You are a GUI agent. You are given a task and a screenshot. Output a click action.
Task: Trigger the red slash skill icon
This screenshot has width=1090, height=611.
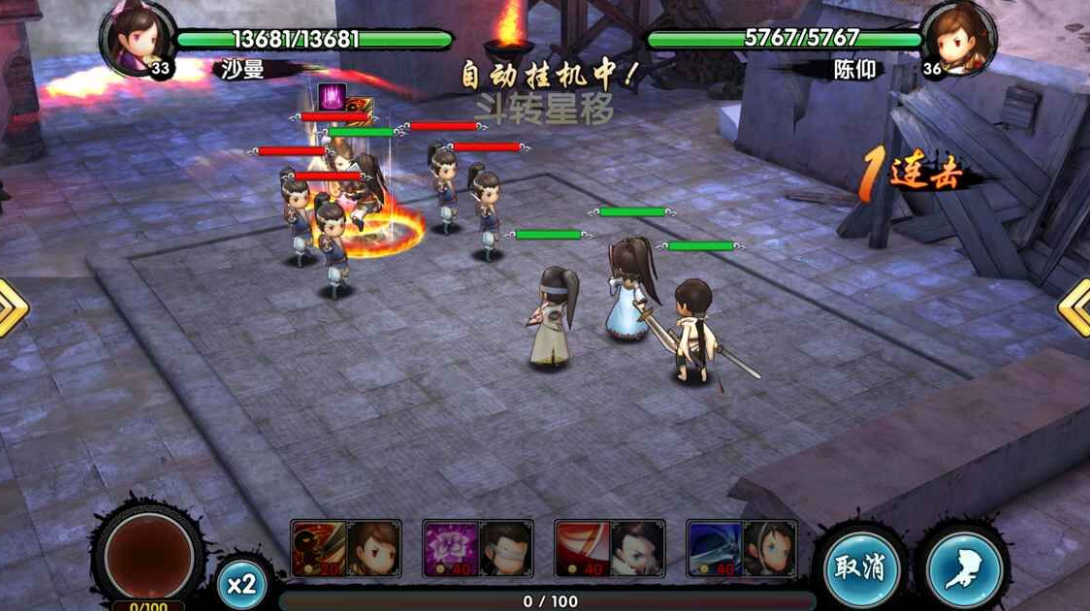pos(582,548)
